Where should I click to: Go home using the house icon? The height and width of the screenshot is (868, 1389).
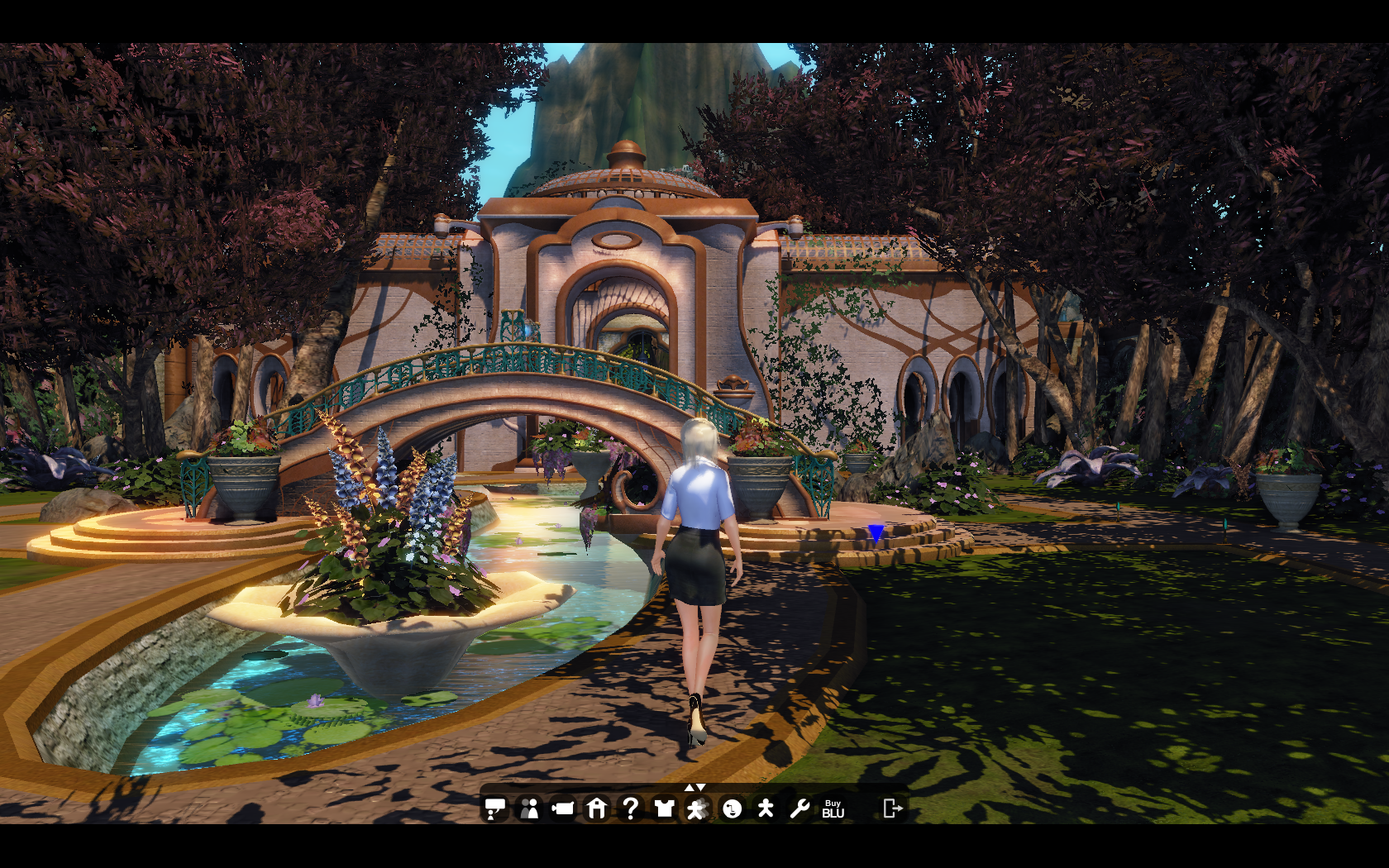[x=597, y=808]
